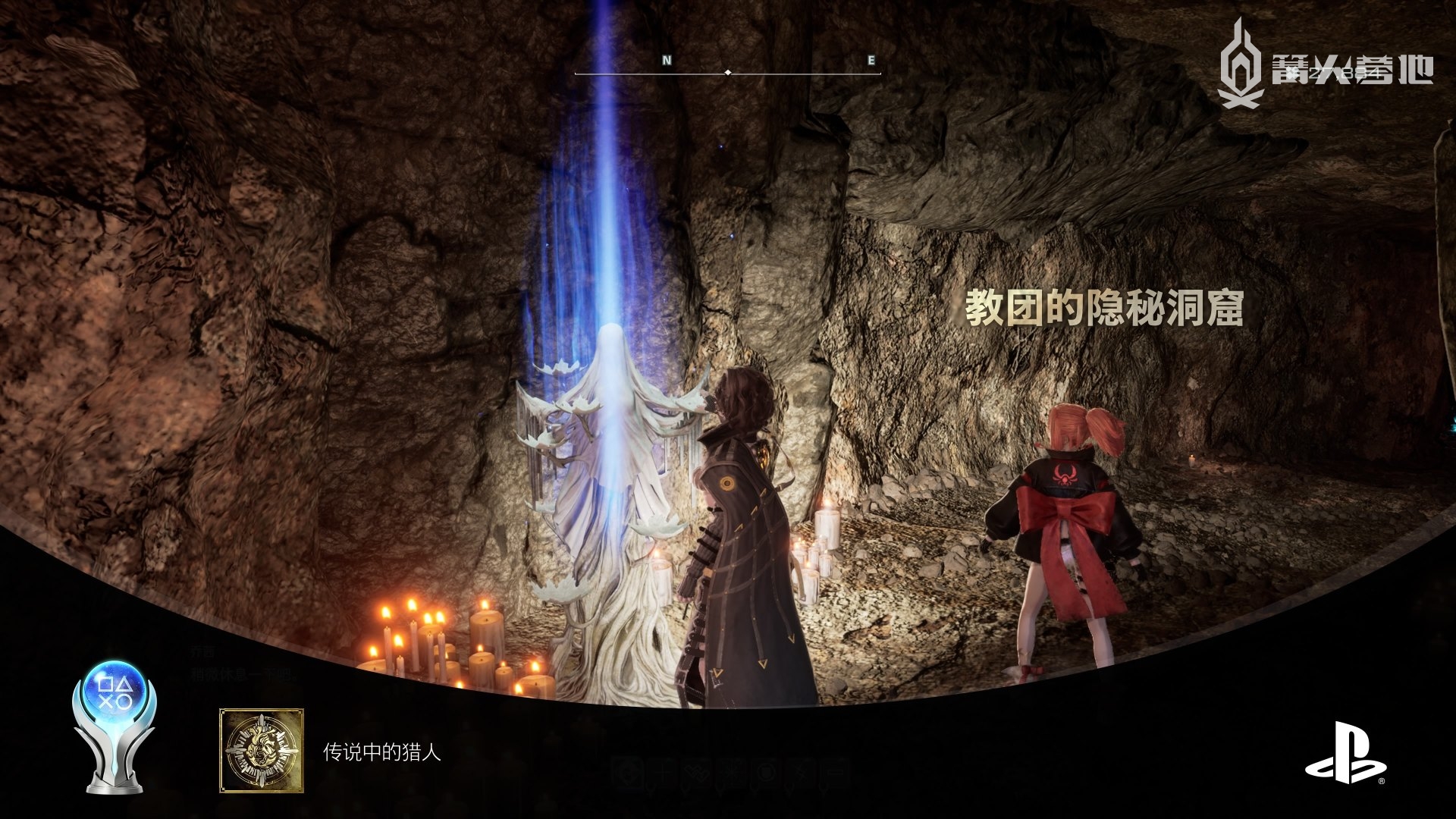Click the compass bar heading indicator
Image resolution: width=1456 pixels, height=819 pixels.
point(728,73)
